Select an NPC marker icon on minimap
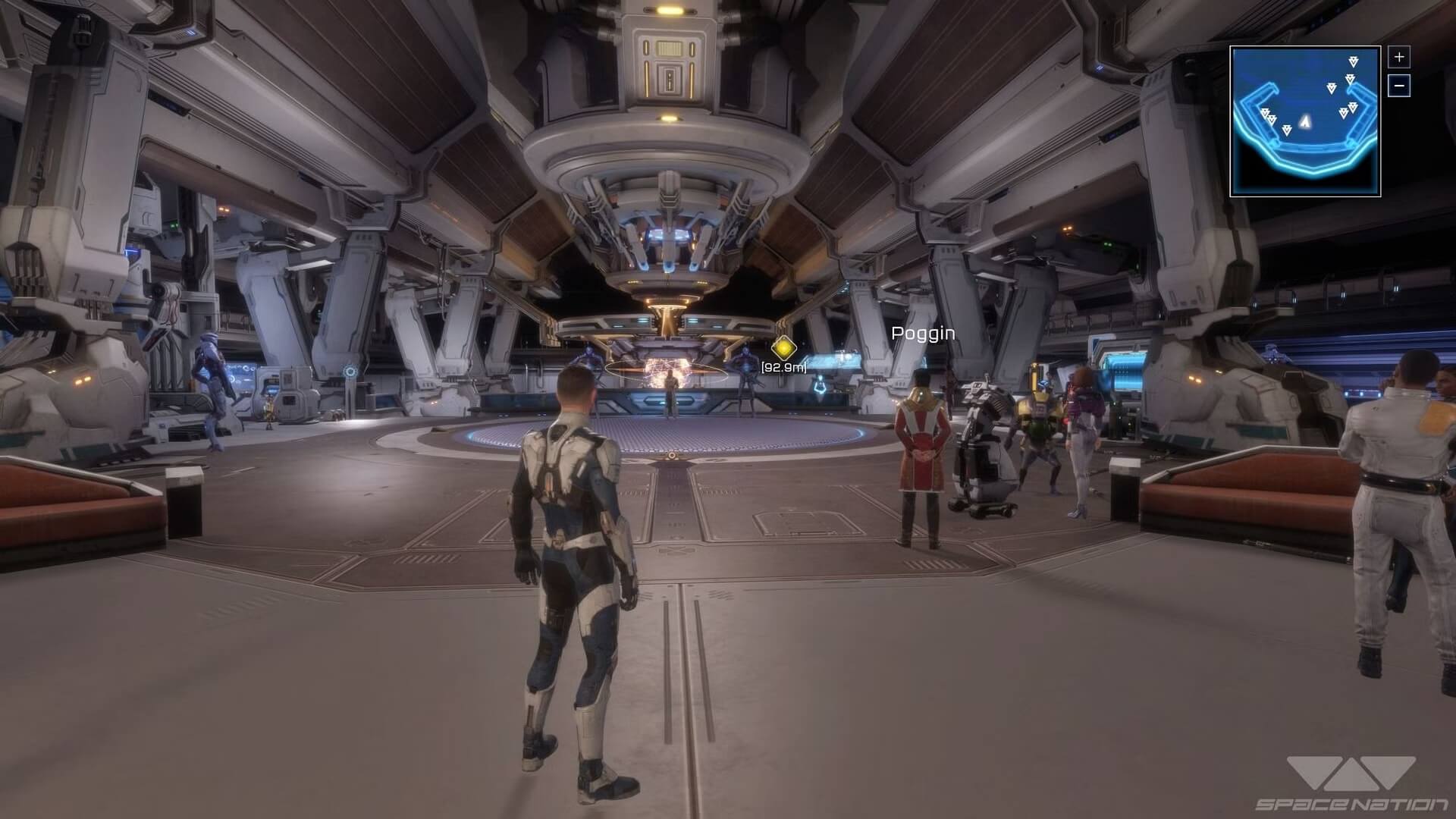Image resolution: width=1456 pixels, height=819 pixels. (1332, 87)
